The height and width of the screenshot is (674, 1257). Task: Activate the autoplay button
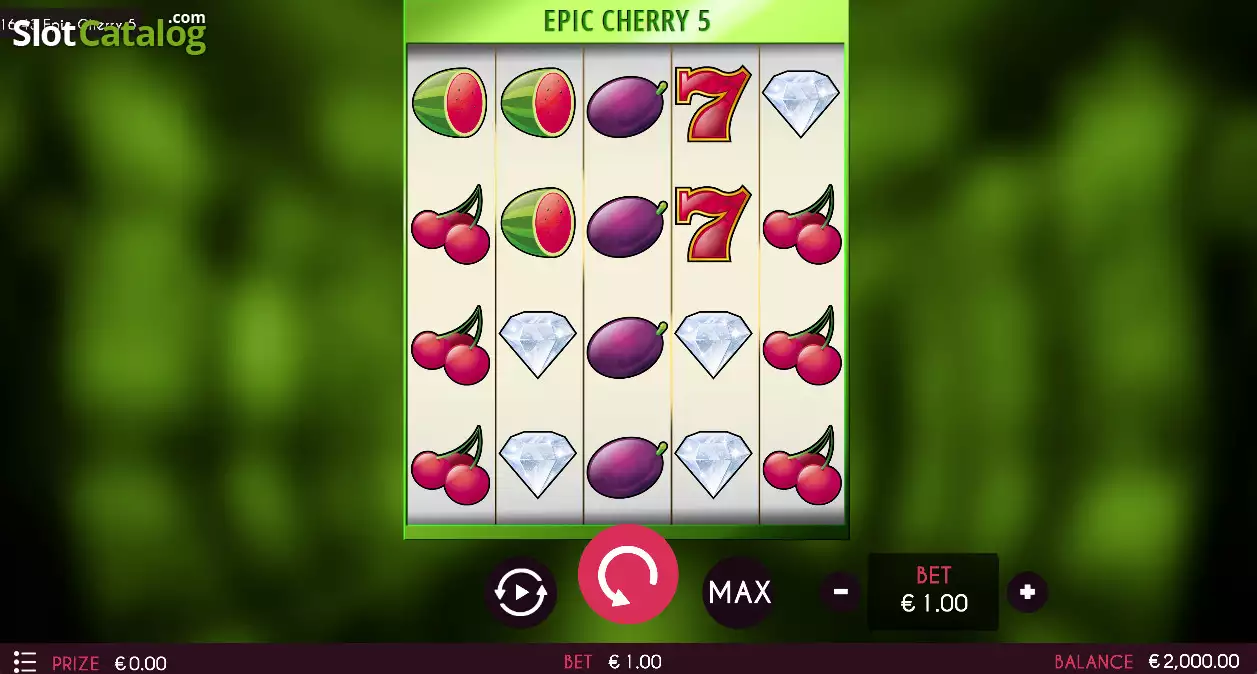pos(521,593)
